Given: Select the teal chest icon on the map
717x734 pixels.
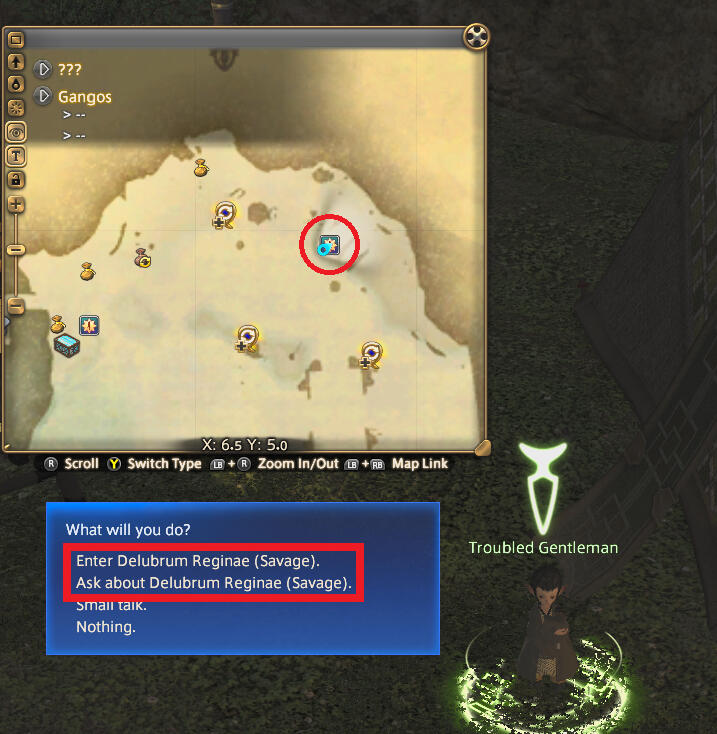Looking at the screenshot, I should click(68, 344).
